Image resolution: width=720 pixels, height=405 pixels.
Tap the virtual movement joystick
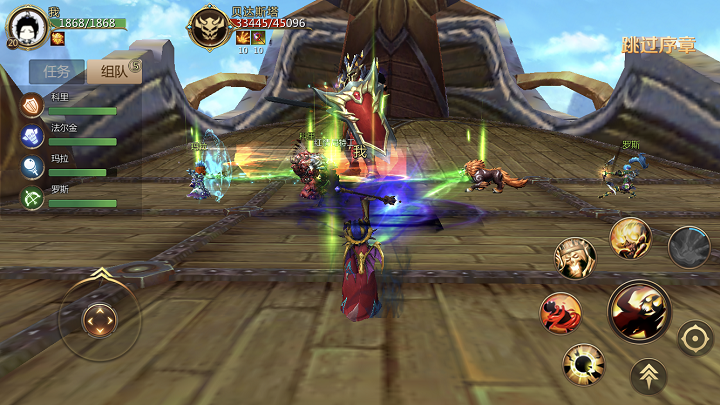pyautogui.click(x=99, y=320)
